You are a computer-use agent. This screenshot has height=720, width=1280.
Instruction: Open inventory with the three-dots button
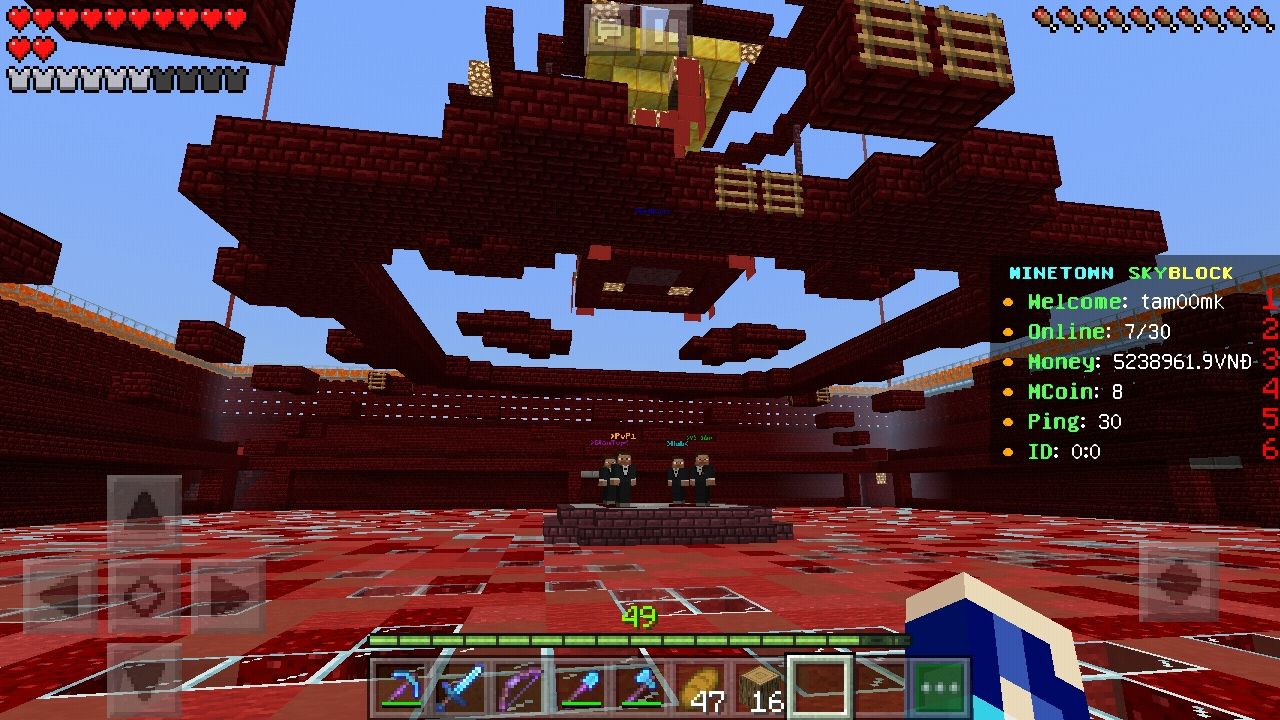(940, 687)
